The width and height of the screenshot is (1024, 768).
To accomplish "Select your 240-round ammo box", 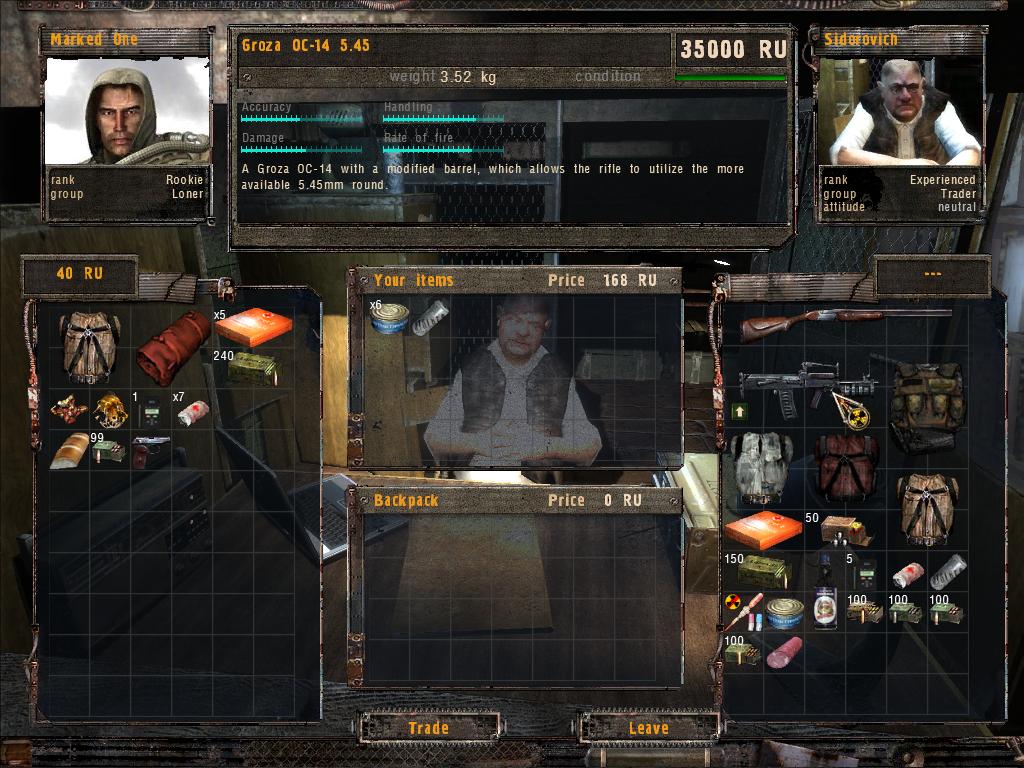I will 252,369.
